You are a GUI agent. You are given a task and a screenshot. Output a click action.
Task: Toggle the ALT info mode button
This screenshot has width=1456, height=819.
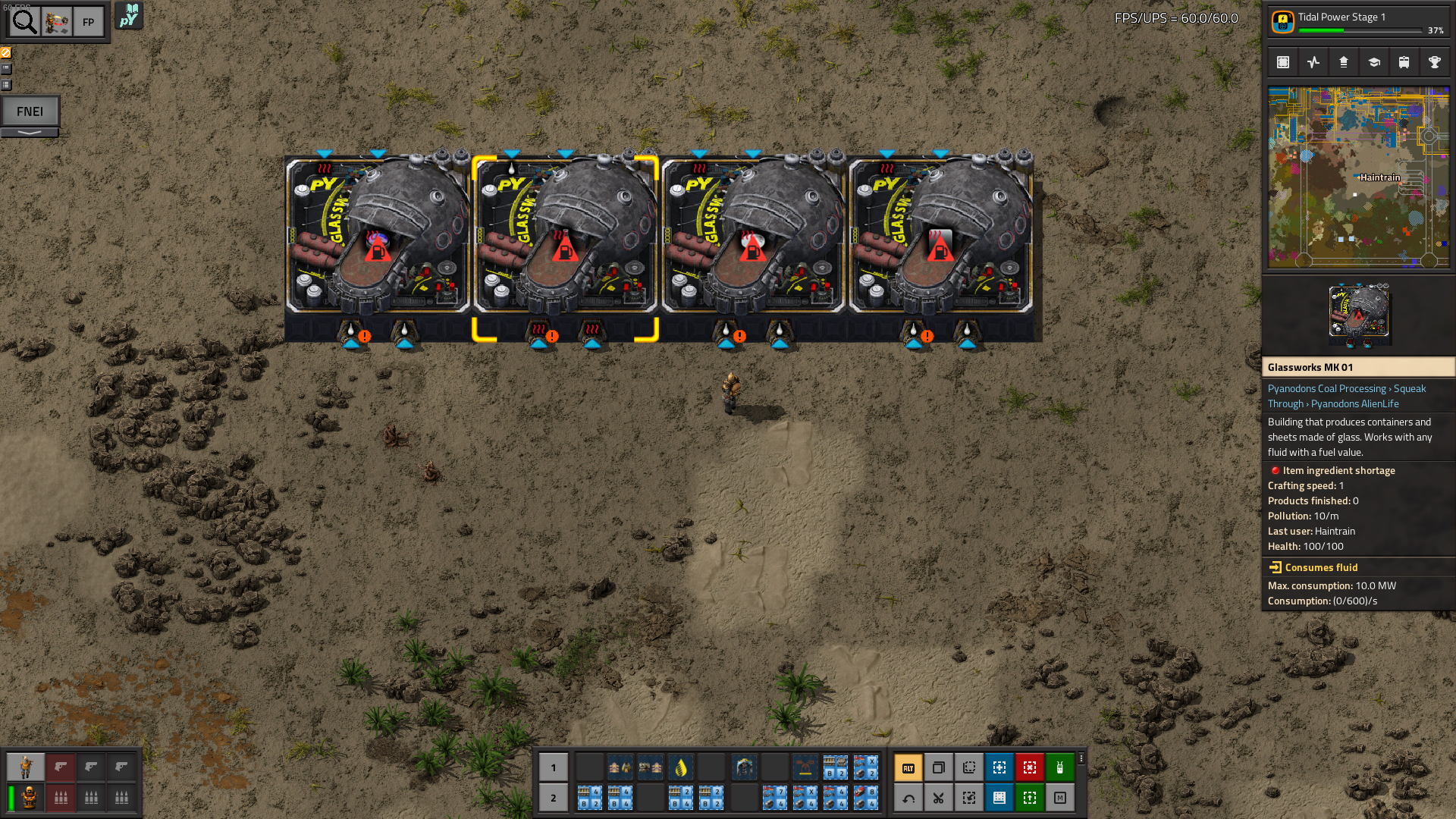(908, 767)
